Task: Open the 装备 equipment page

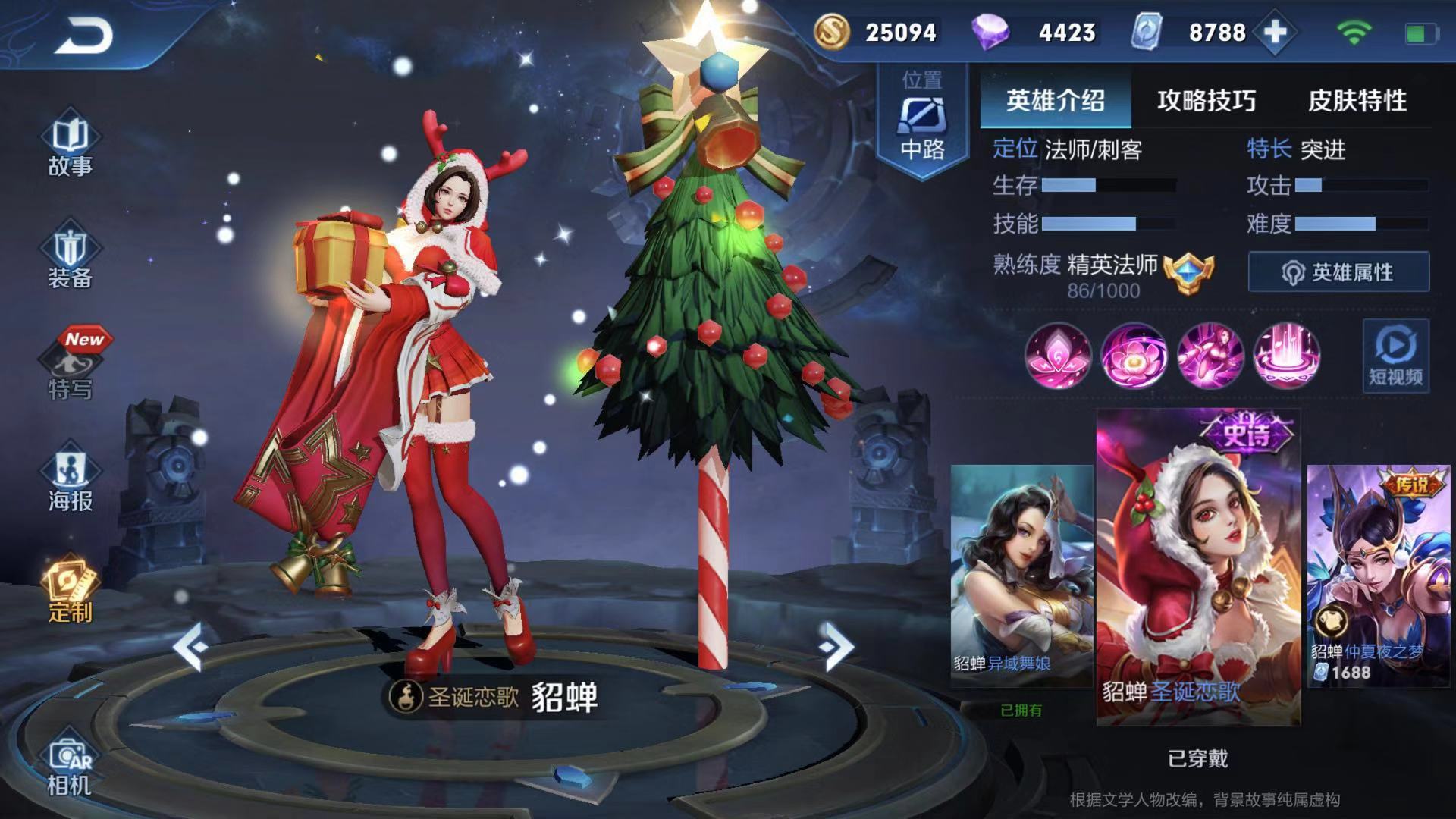Action: 70,259
